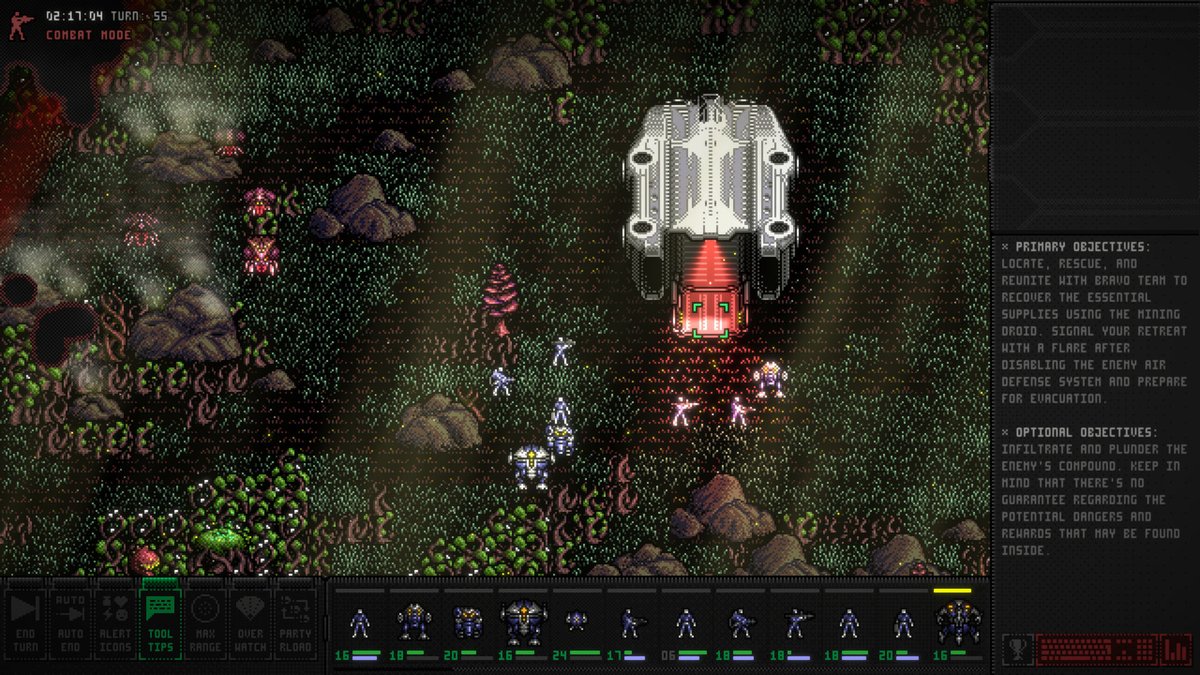Open the trophy achievements icon
The image size is (1200, 675).
1017,649
